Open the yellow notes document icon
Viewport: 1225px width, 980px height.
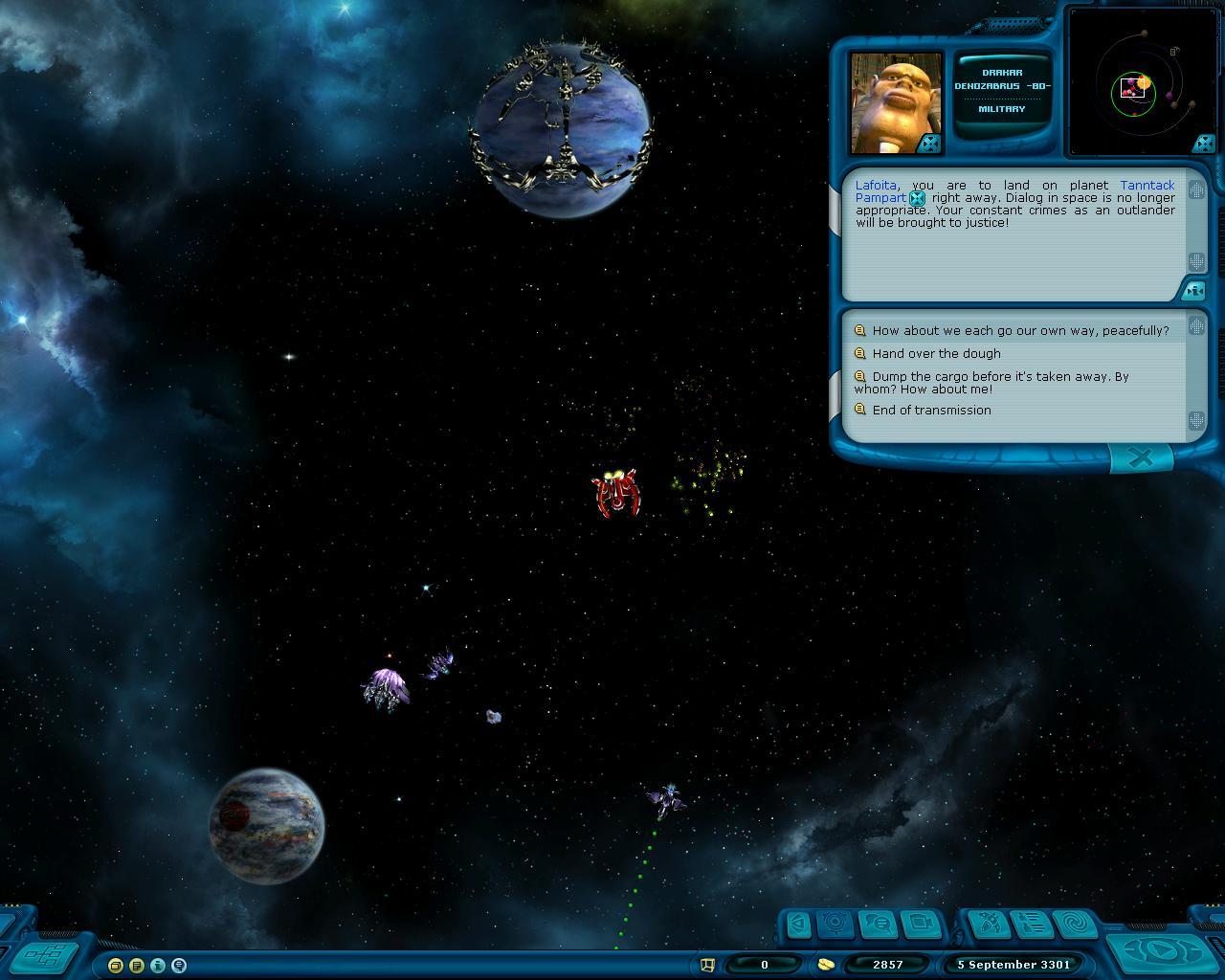click(137, 966)
